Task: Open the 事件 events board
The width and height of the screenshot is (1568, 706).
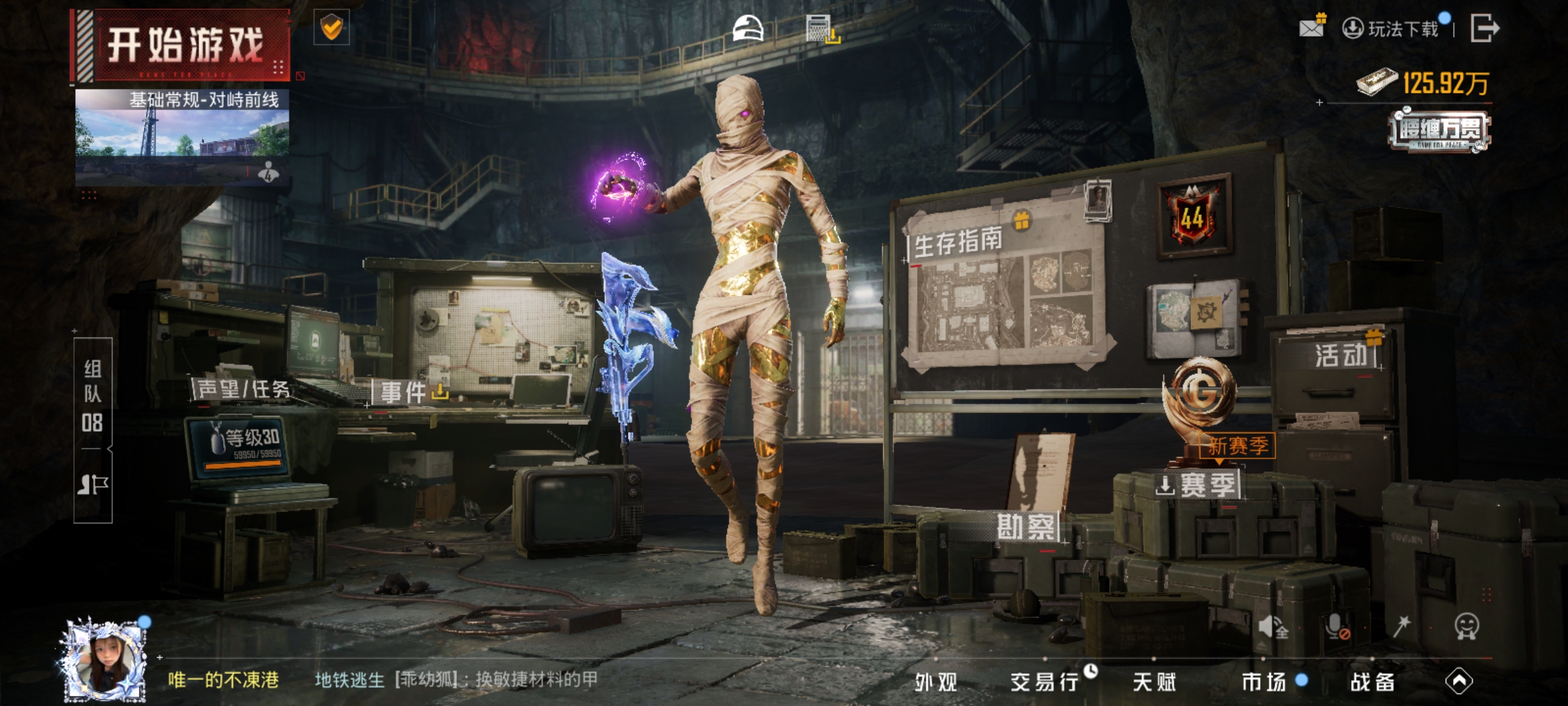Action: coord(404,393)
